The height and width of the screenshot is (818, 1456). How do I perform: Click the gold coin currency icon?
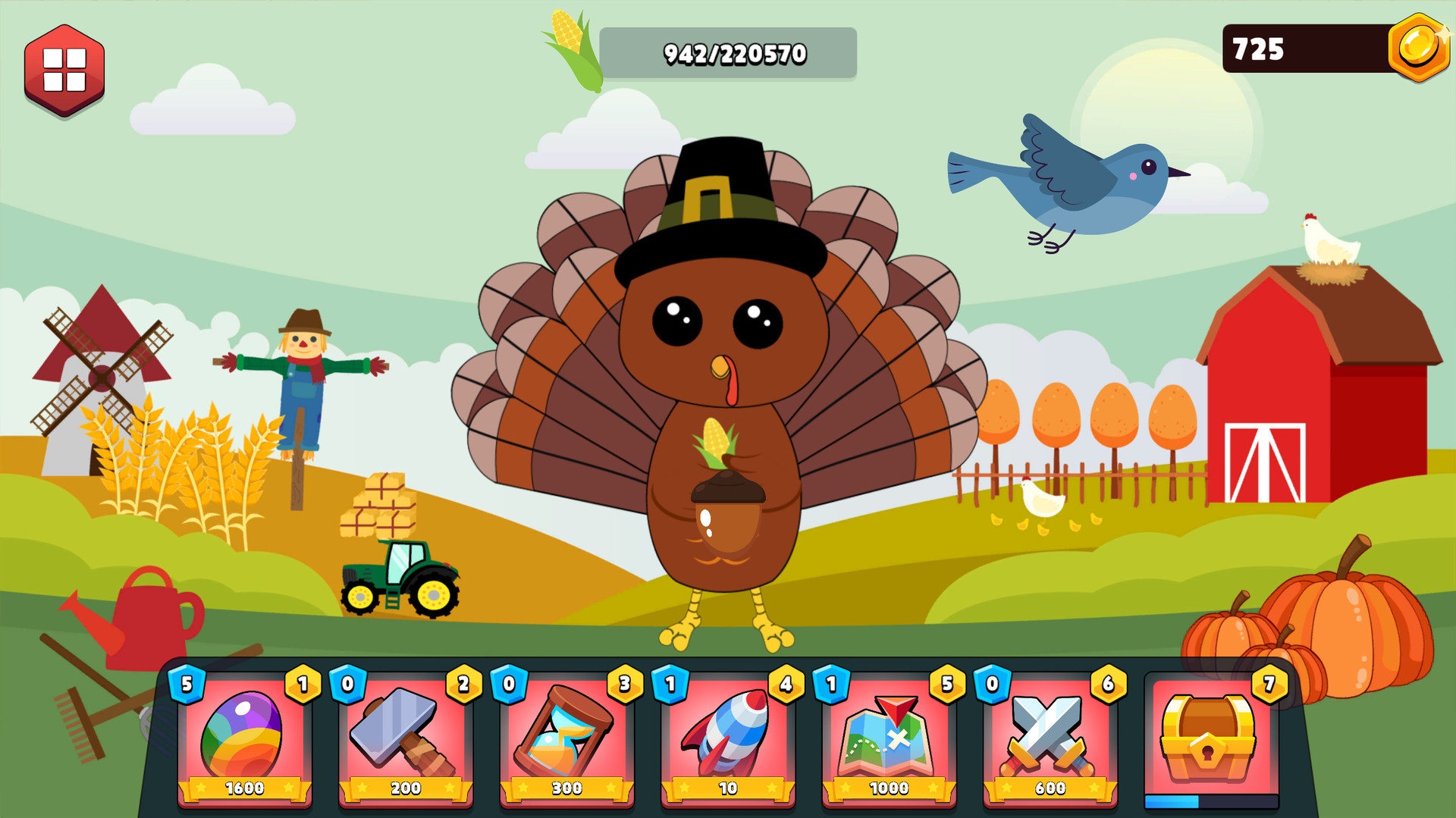(x=1418, y=48)
